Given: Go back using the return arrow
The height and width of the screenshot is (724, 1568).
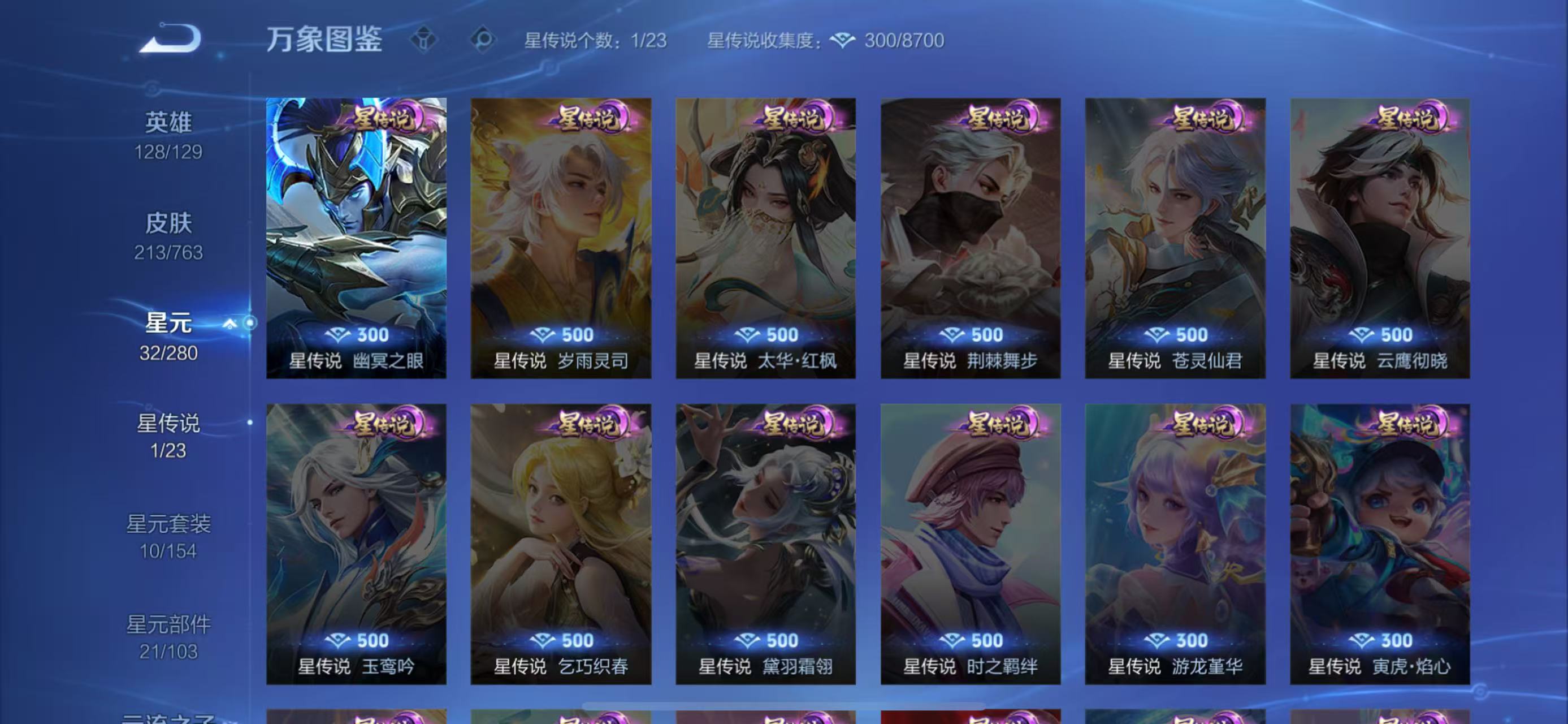Looking at the screenshot, I should (171, 38).
